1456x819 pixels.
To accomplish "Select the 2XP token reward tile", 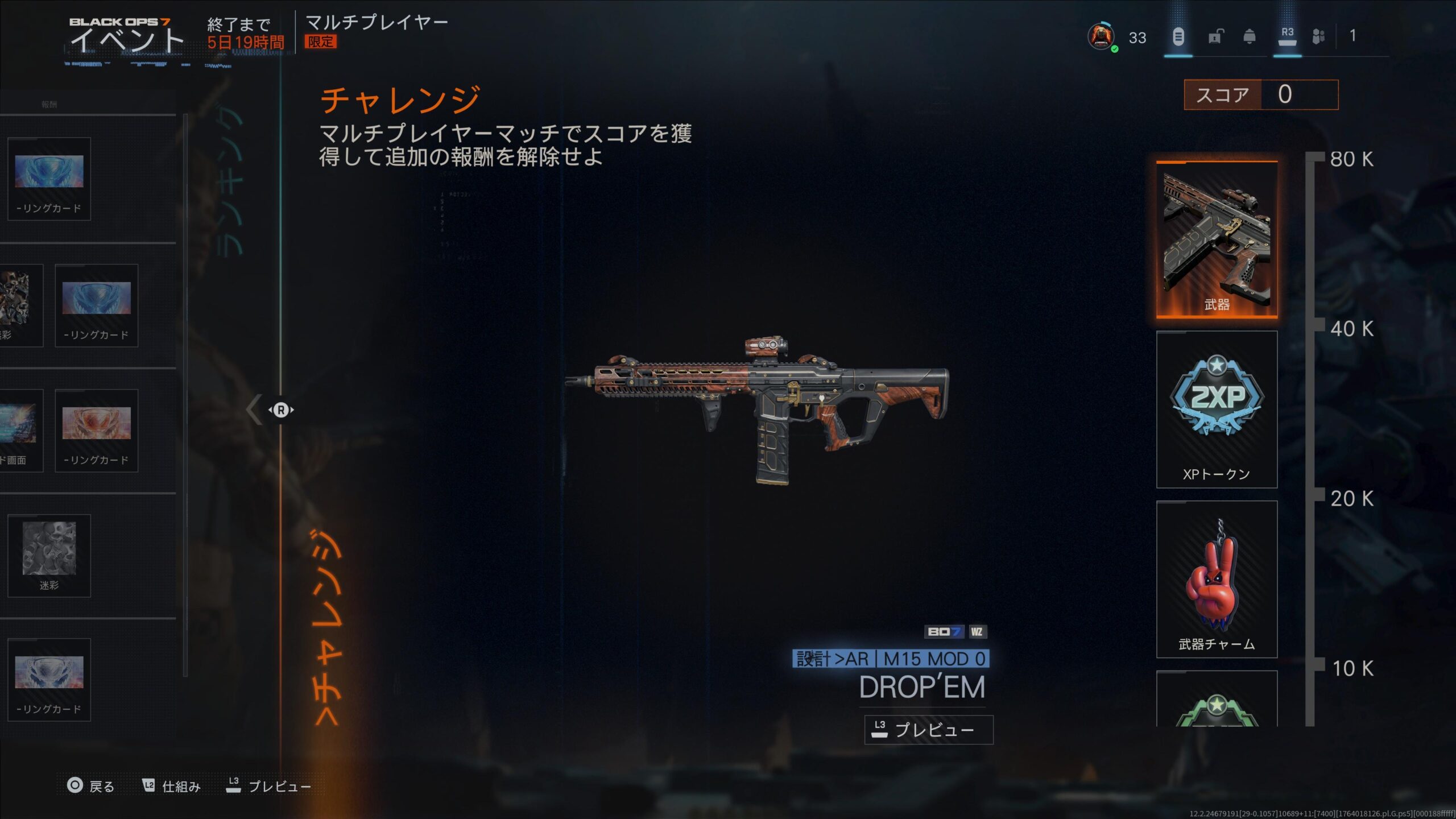I will pyautogui.click(x=1217, y=409).
